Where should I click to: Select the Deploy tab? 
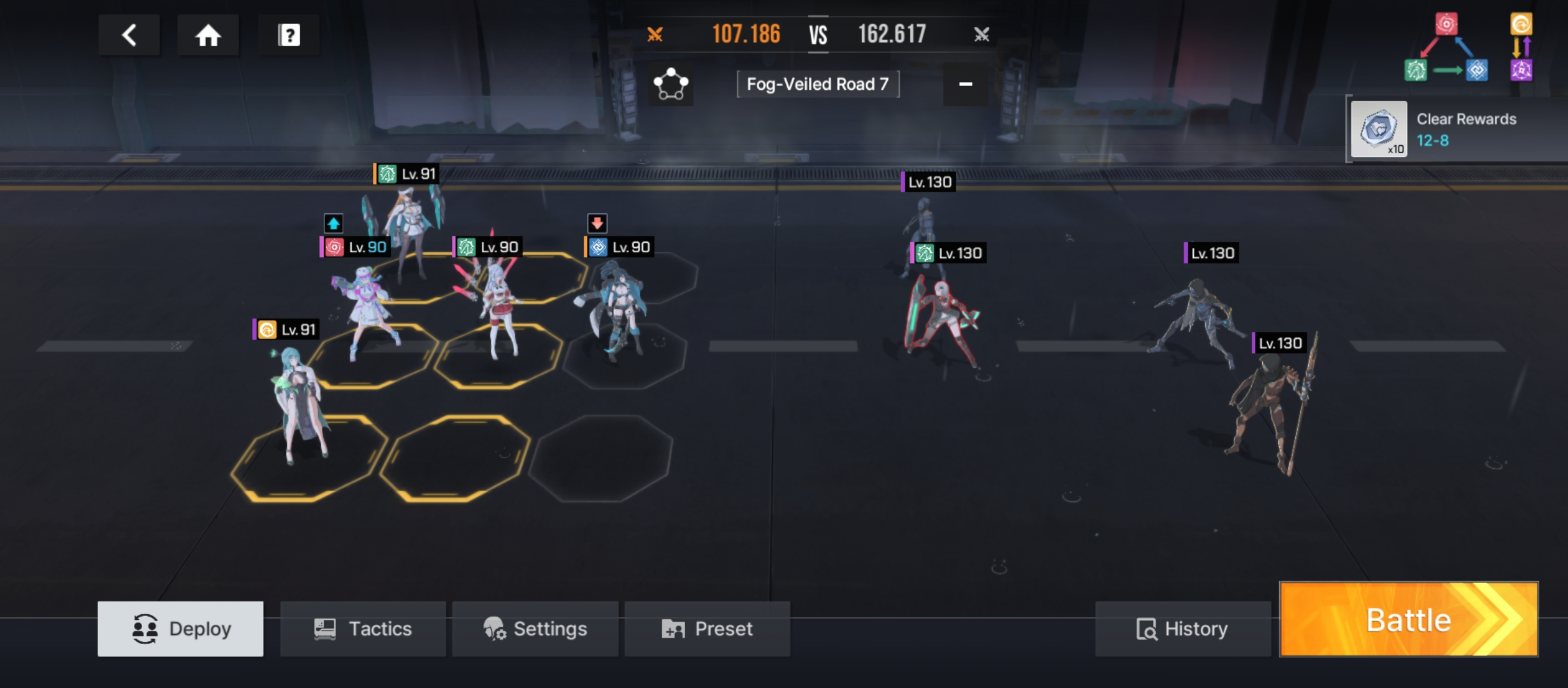click(180, 629)
